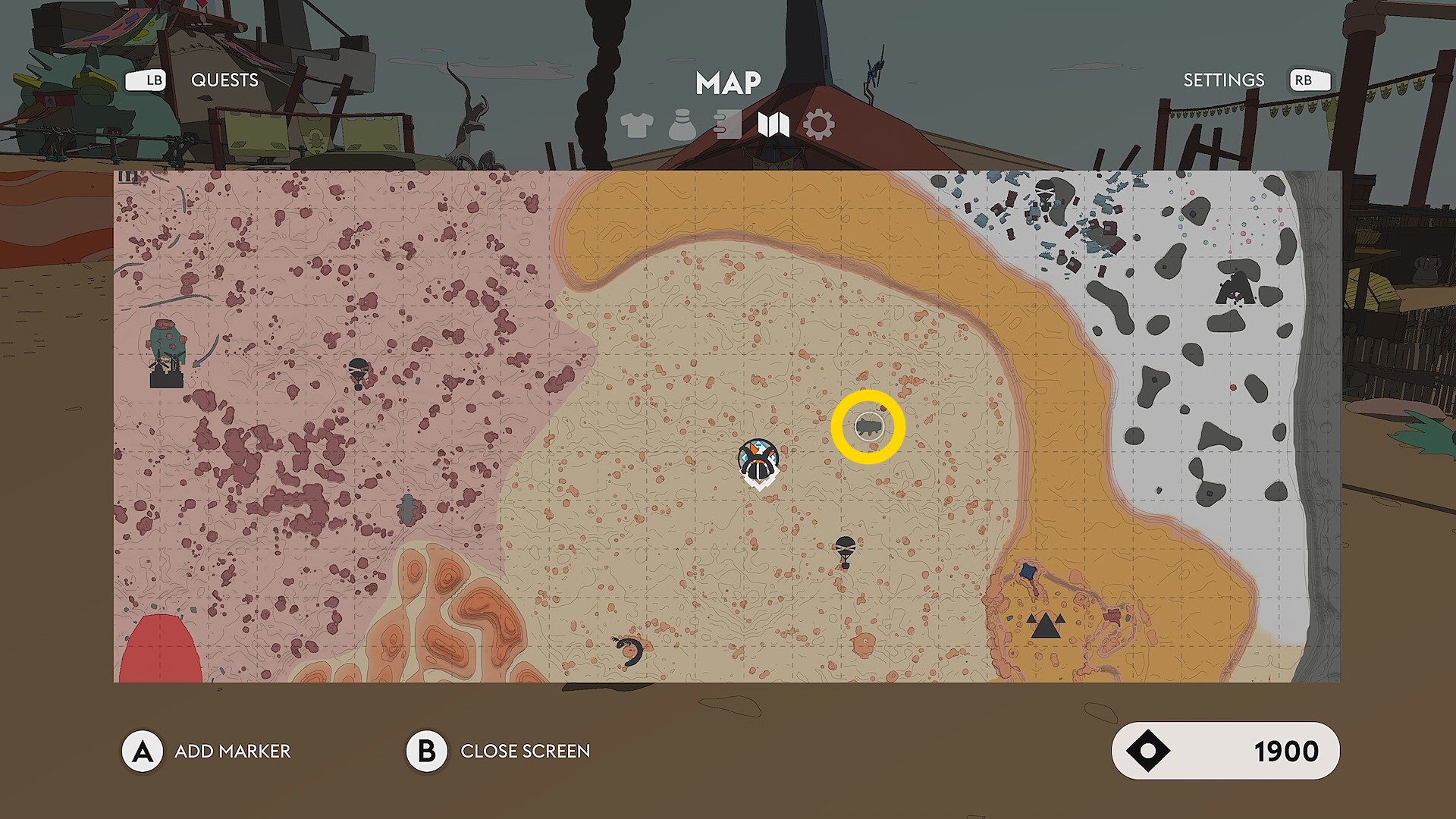Click the player position marker on the map

click(758, 461)
